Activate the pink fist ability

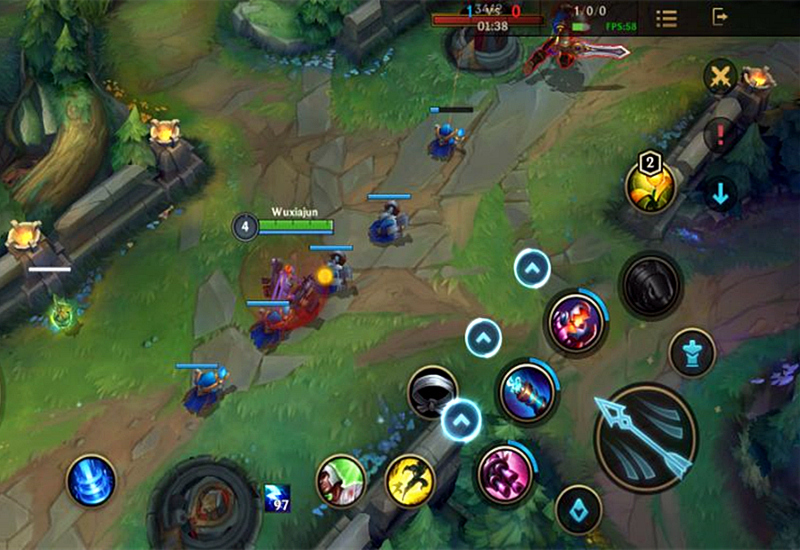click(503, 474)
